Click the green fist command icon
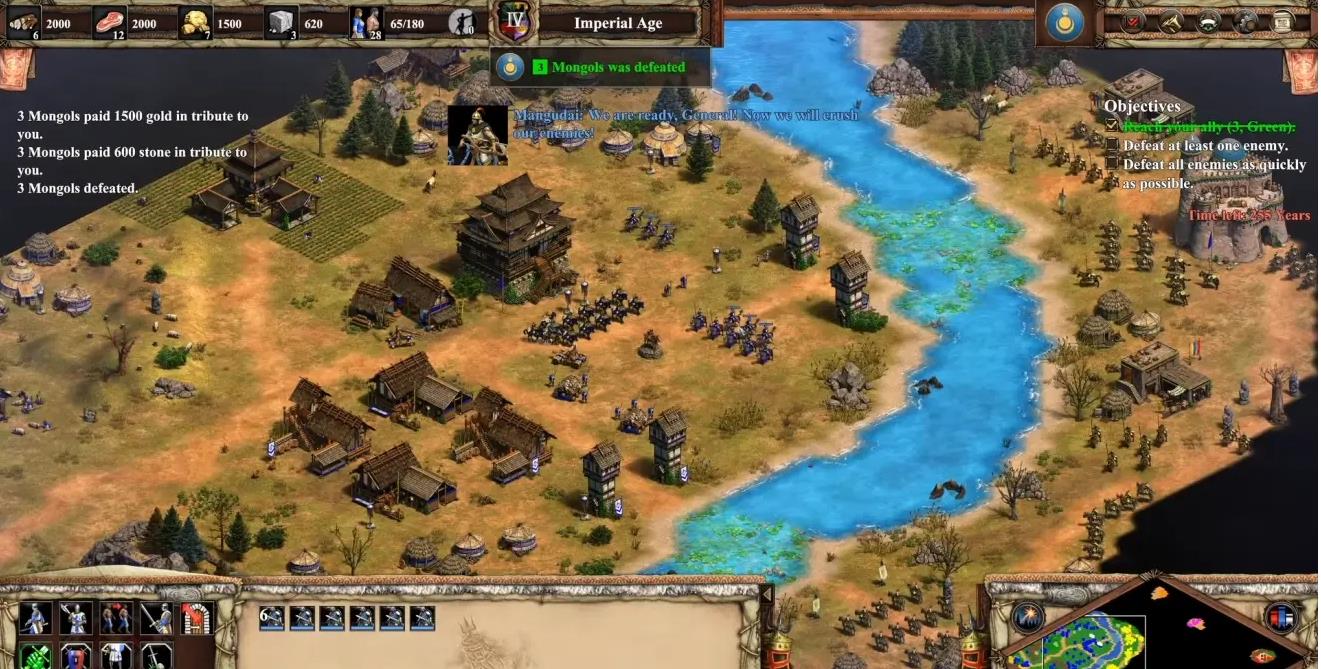Image resolution: width=1321 pixels, height=669 pixels. (x=35, y=658)
